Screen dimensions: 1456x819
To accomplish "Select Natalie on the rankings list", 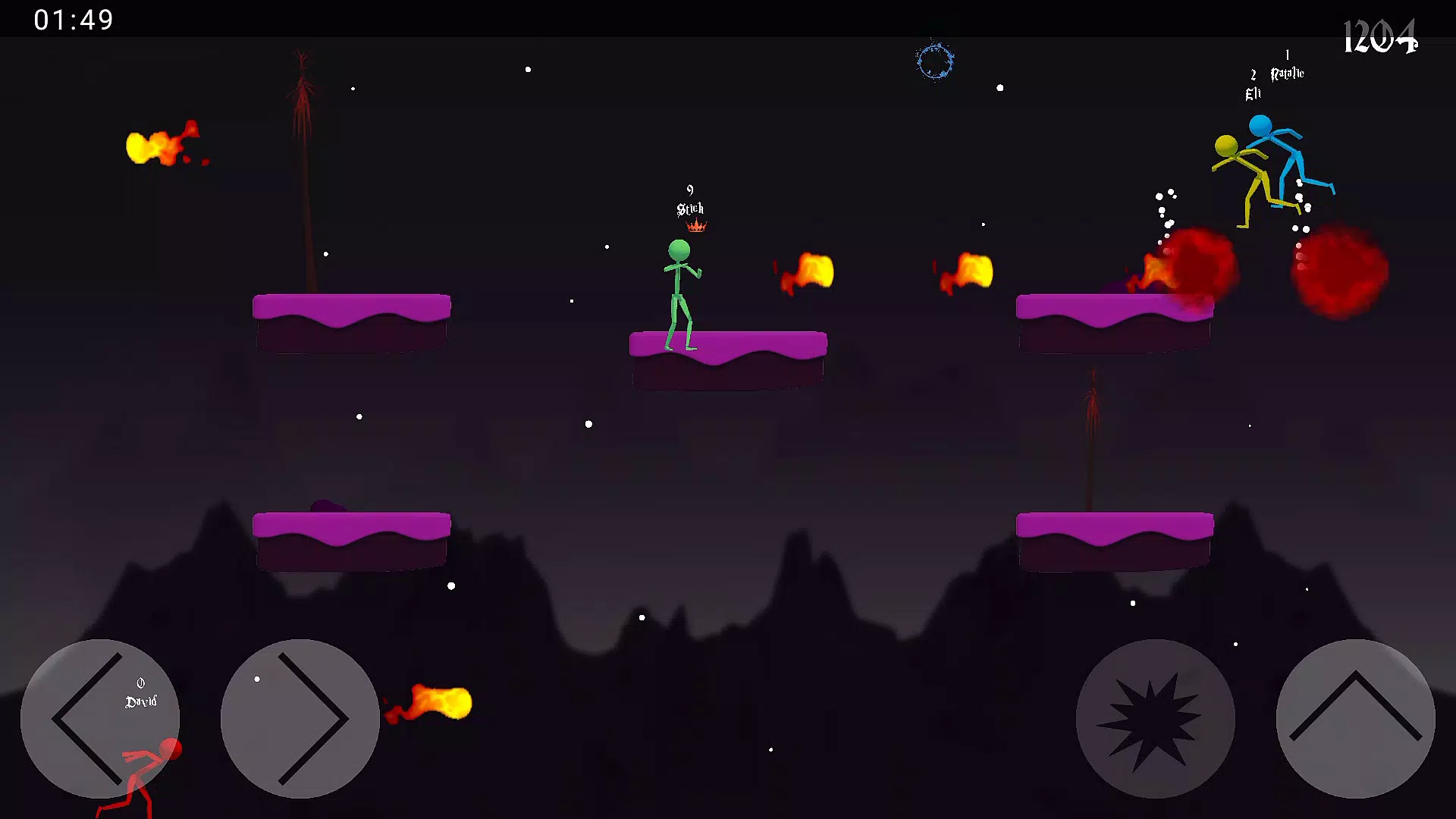I will pos(1287,74).
